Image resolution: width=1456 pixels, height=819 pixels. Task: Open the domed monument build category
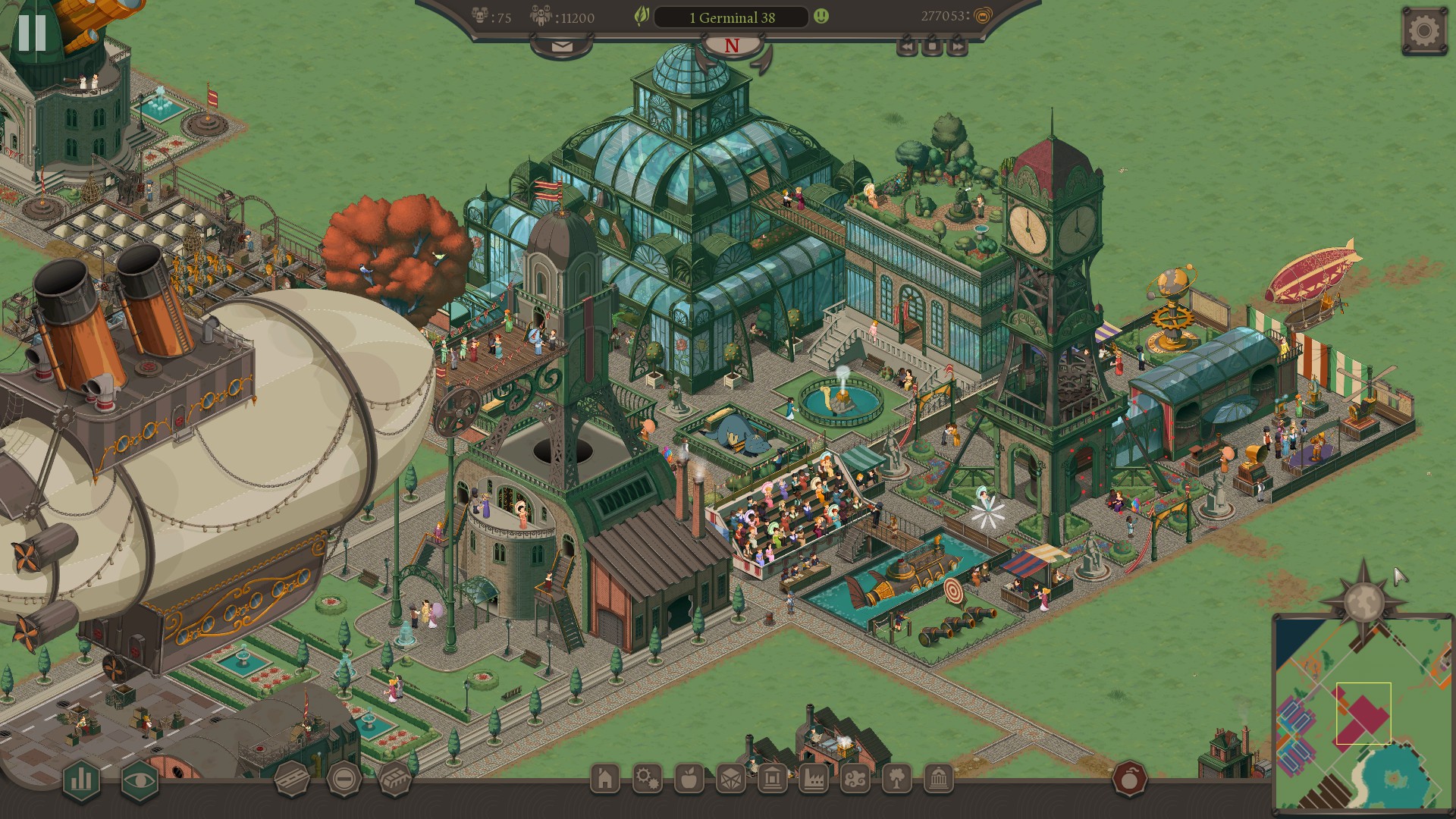click(x=938, y=779)
